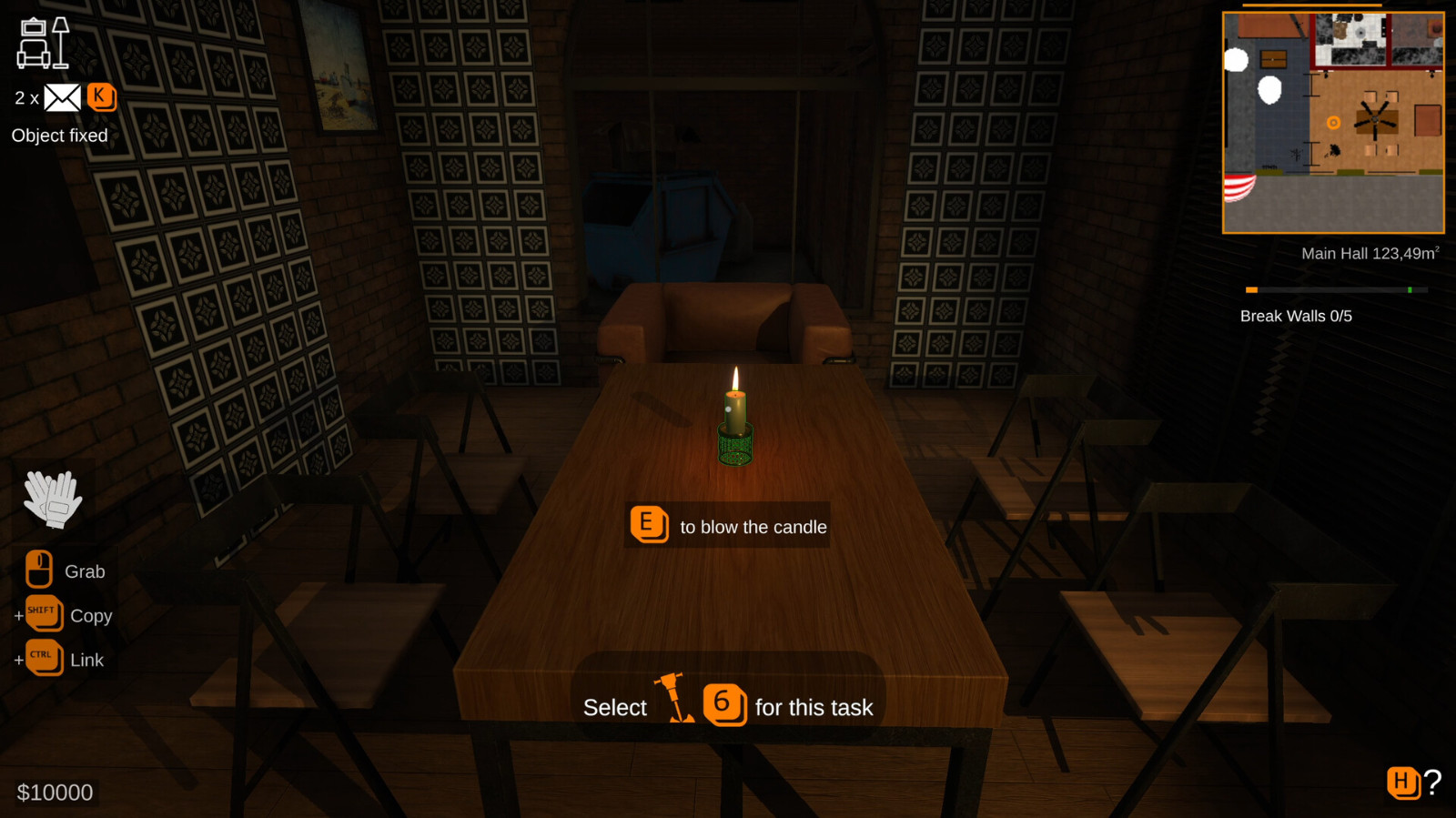Click the Break Walls task tracker
The width and height of the screenshot is (1456, 818).
coord(1296,316)
